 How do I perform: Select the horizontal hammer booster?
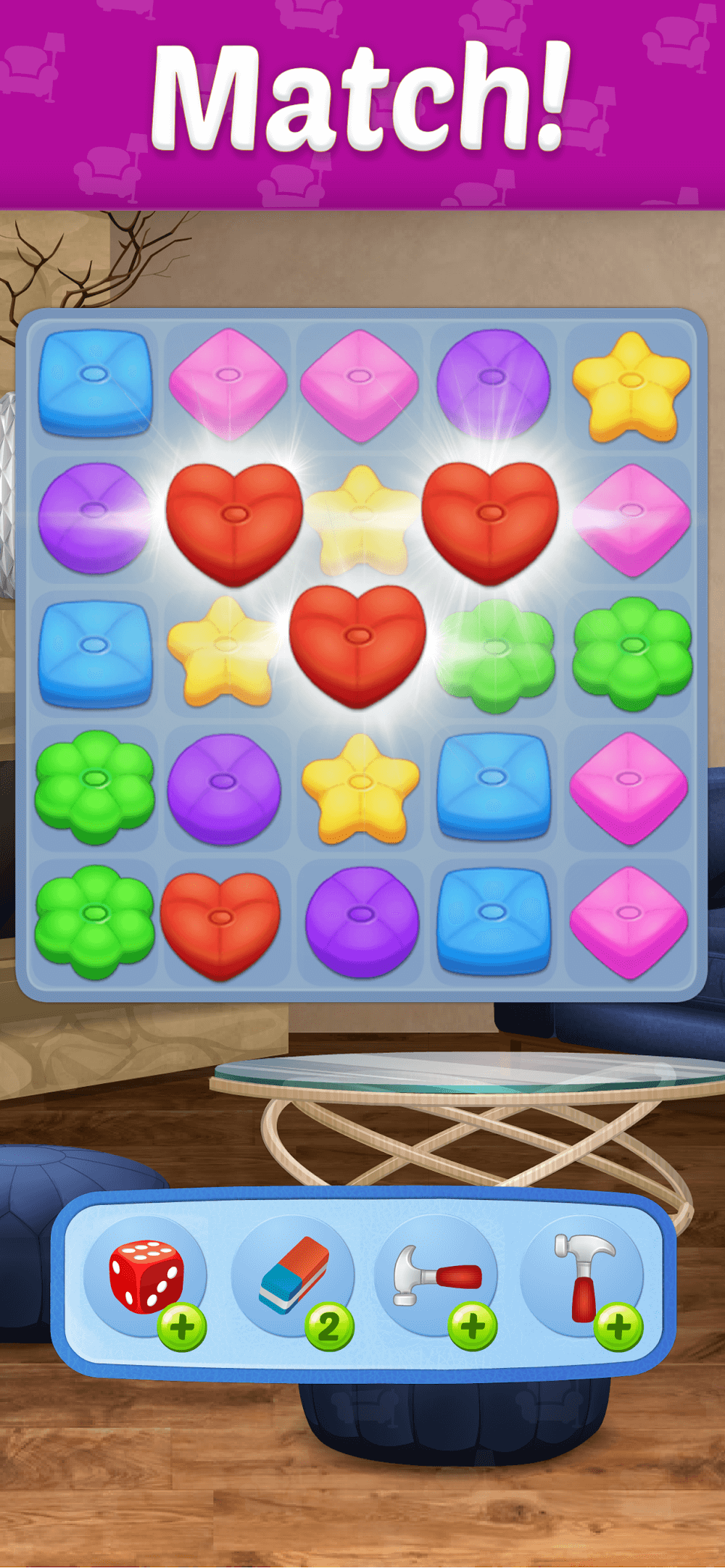coord(437,1274)
